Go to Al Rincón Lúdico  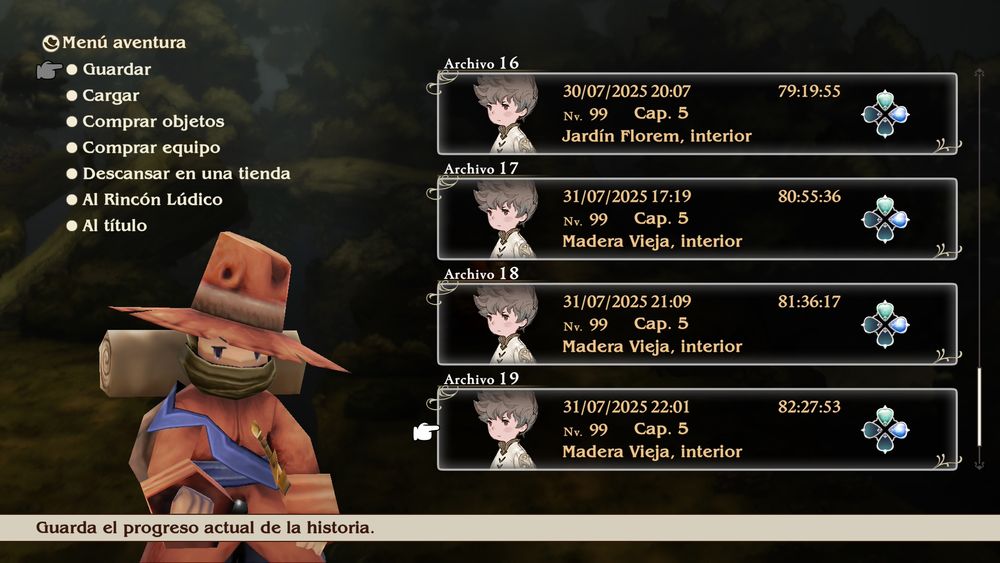pyautogui.click(x=152, y=200)
